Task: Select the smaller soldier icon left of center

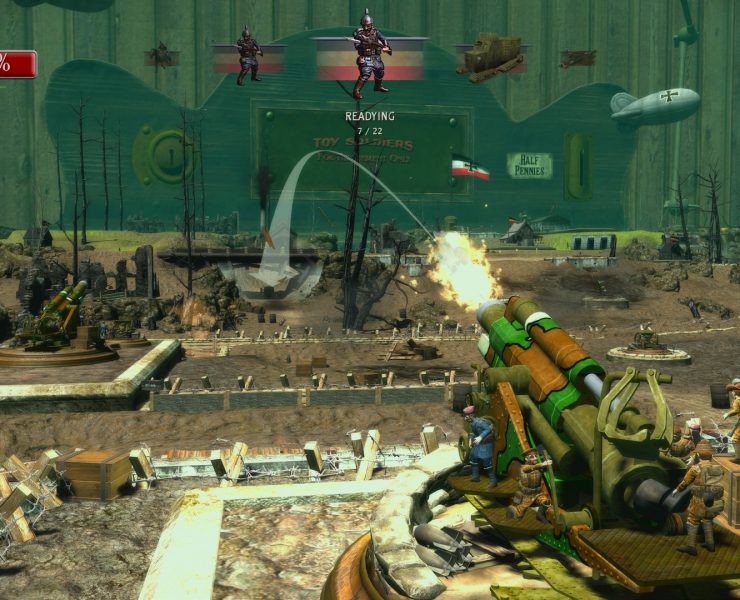Action: 248,55
